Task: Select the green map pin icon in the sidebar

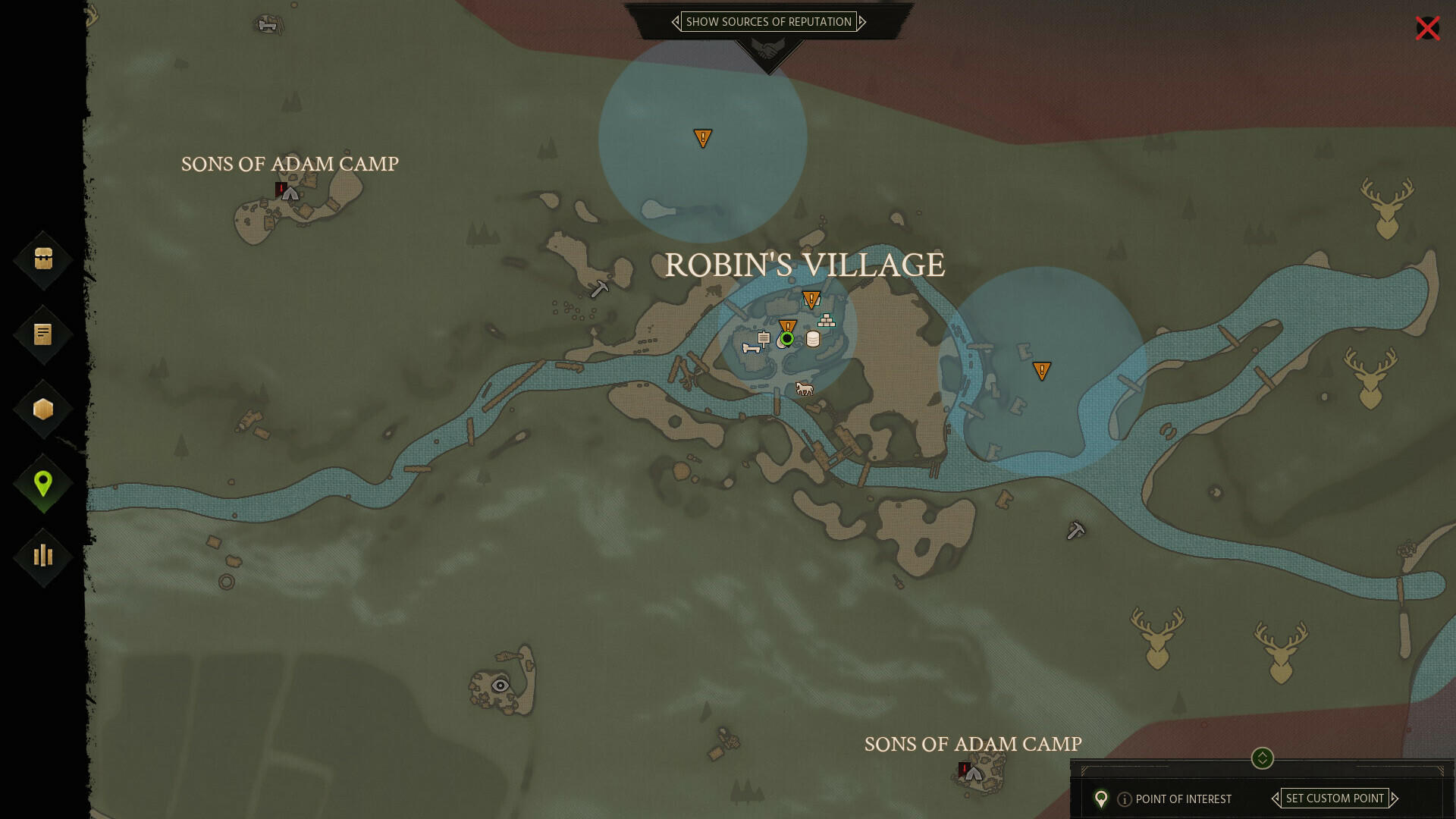Action: click(43, 482)
